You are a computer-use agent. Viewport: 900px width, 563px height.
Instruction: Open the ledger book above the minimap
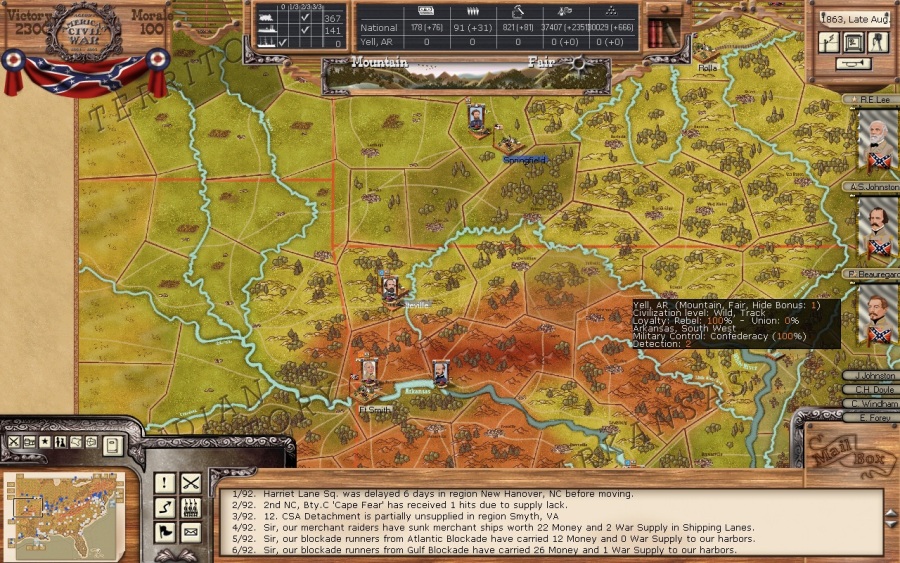click(112, 444)
